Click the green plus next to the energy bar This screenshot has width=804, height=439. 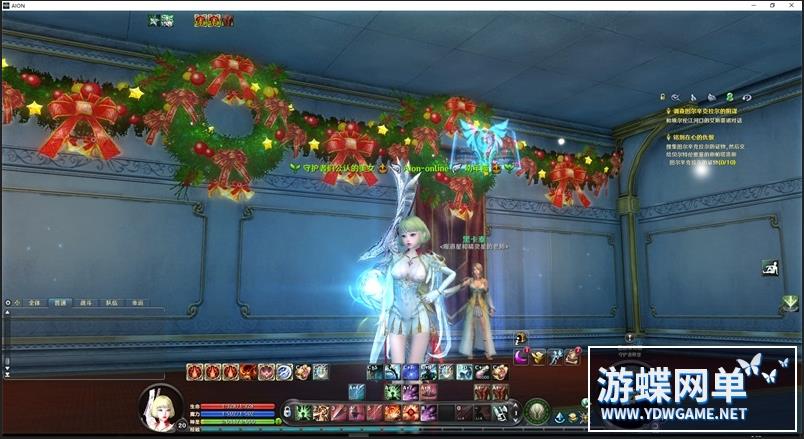[278, 422]
